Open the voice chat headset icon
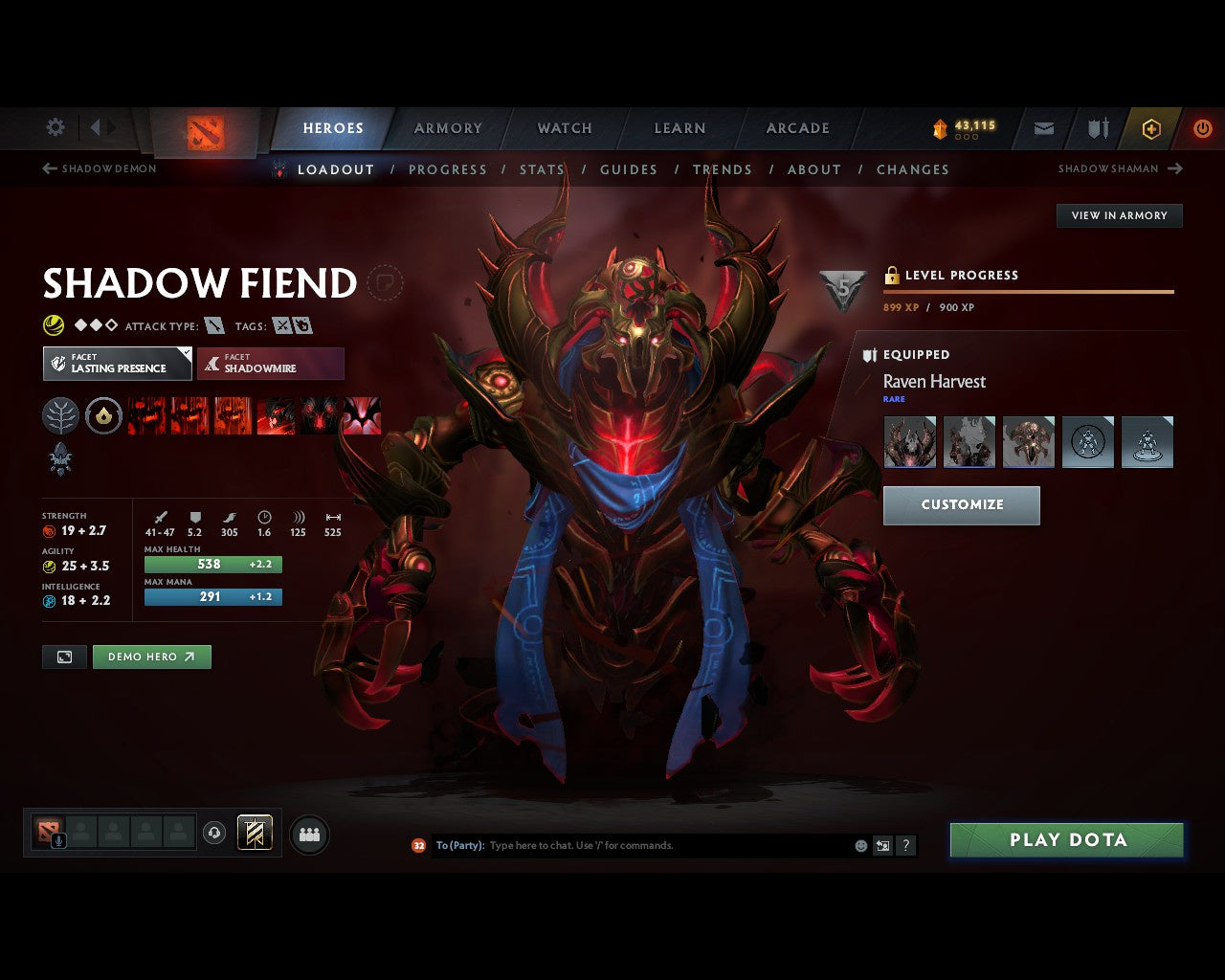Screen dimensions: 1225x980 tap(213, 834)
